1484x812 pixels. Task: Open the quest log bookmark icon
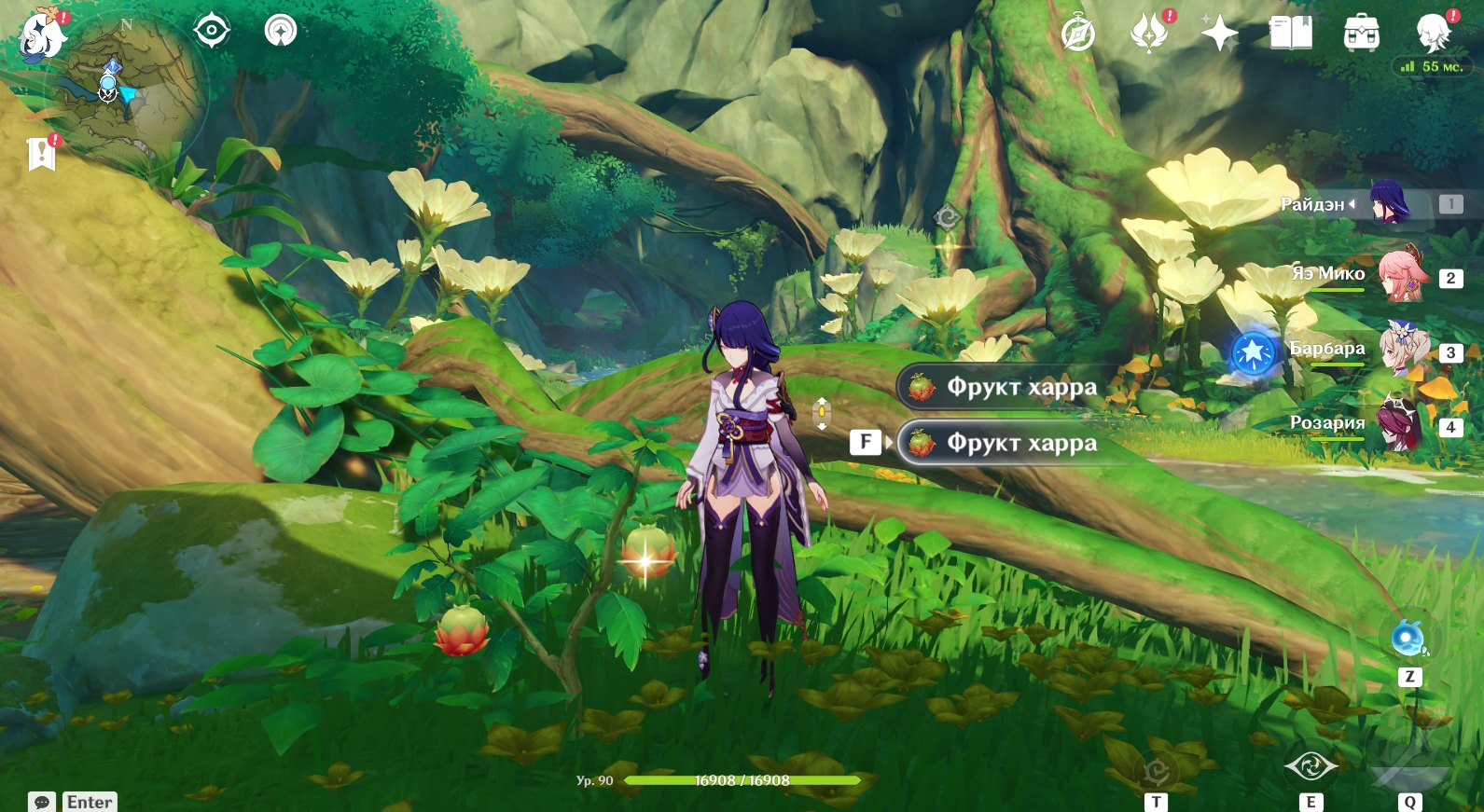click(42, 154)
